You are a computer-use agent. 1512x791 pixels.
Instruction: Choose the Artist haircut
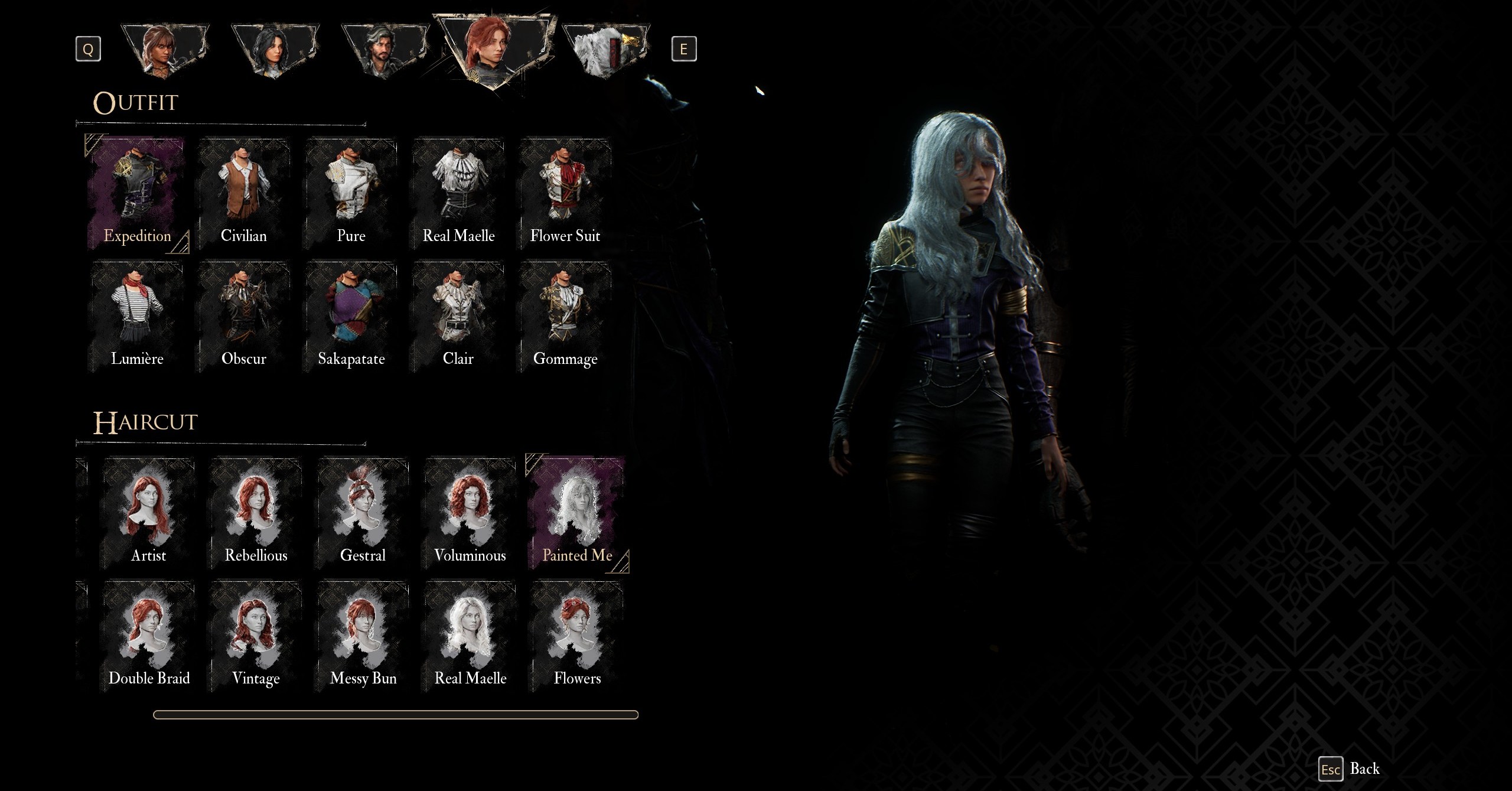point(148,513)
